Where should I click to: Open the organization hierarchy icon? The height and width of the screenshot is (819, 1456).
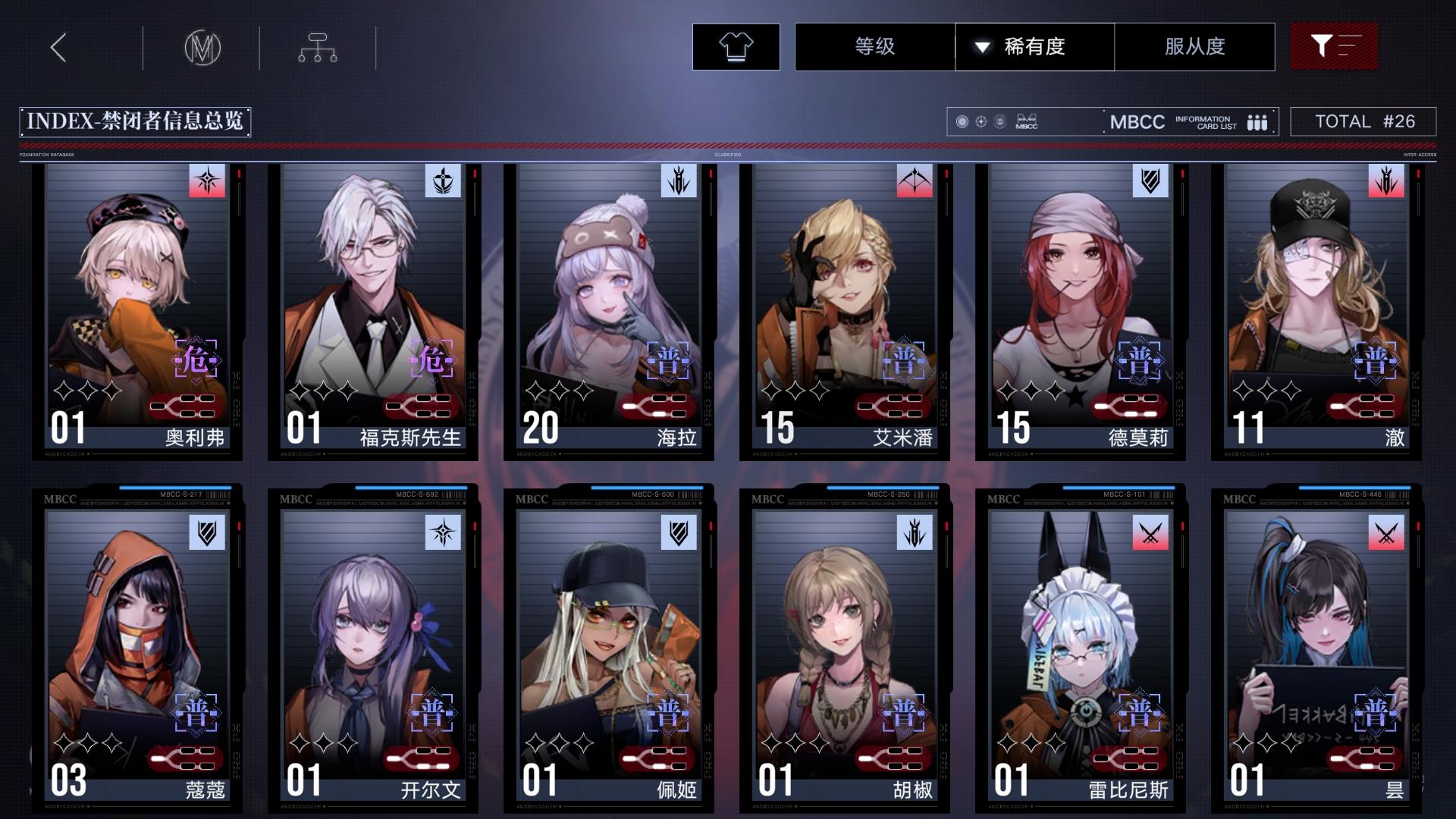point(317,46)
